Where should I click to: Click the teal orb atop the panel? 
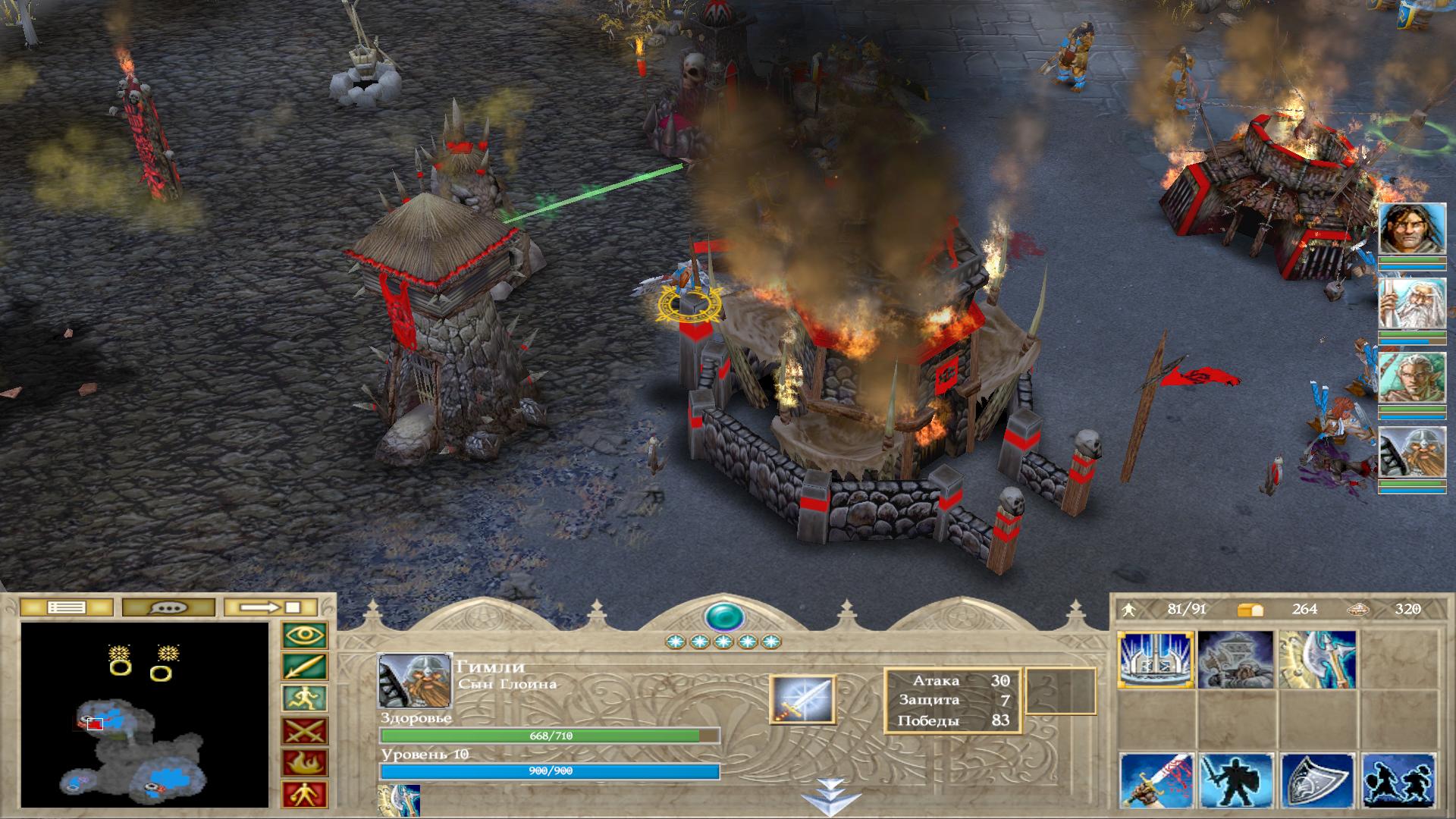(723, 616)
